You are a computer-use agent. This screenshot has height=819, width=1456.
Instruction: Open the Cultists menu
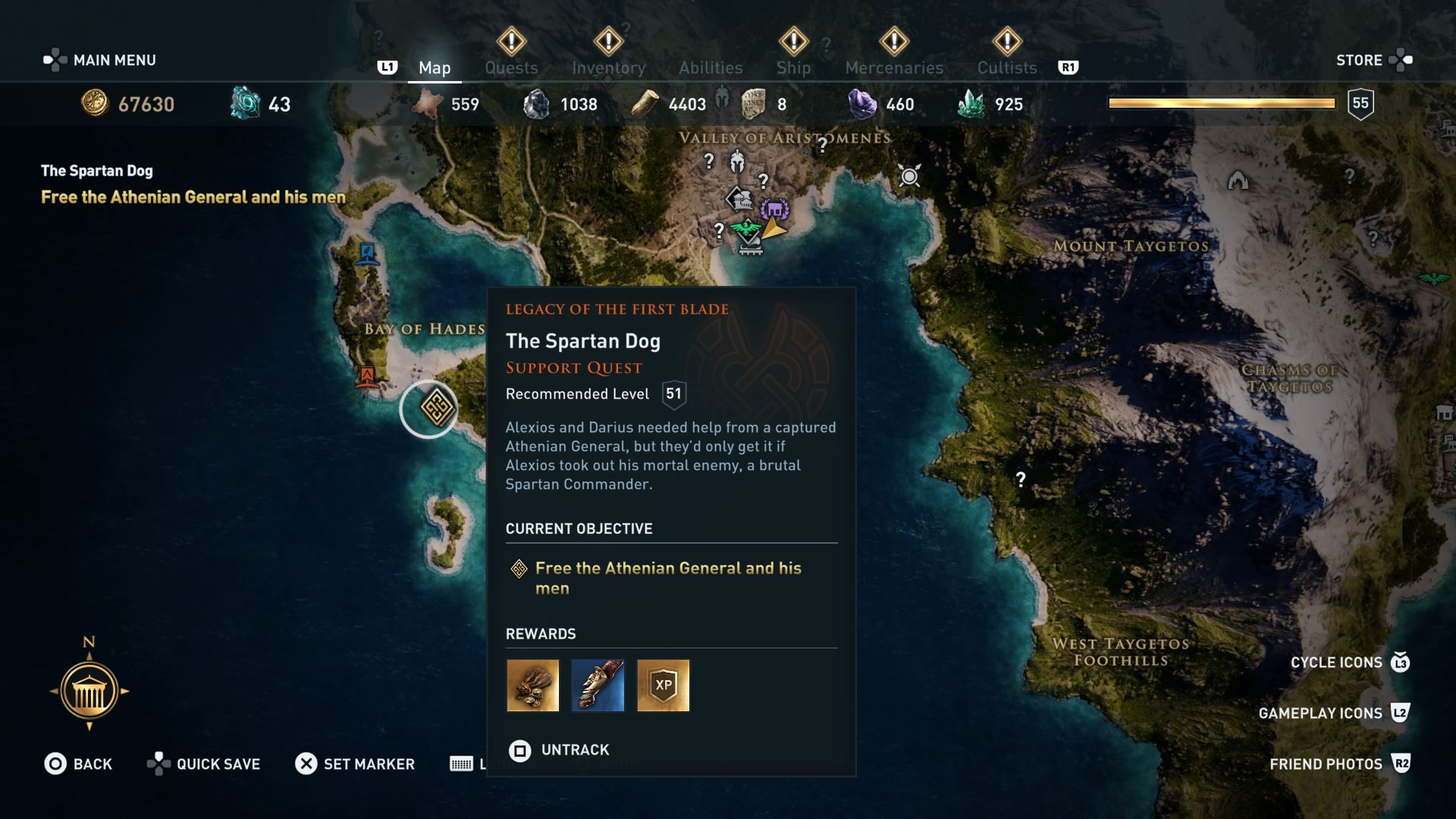[x=1006, y=67]
